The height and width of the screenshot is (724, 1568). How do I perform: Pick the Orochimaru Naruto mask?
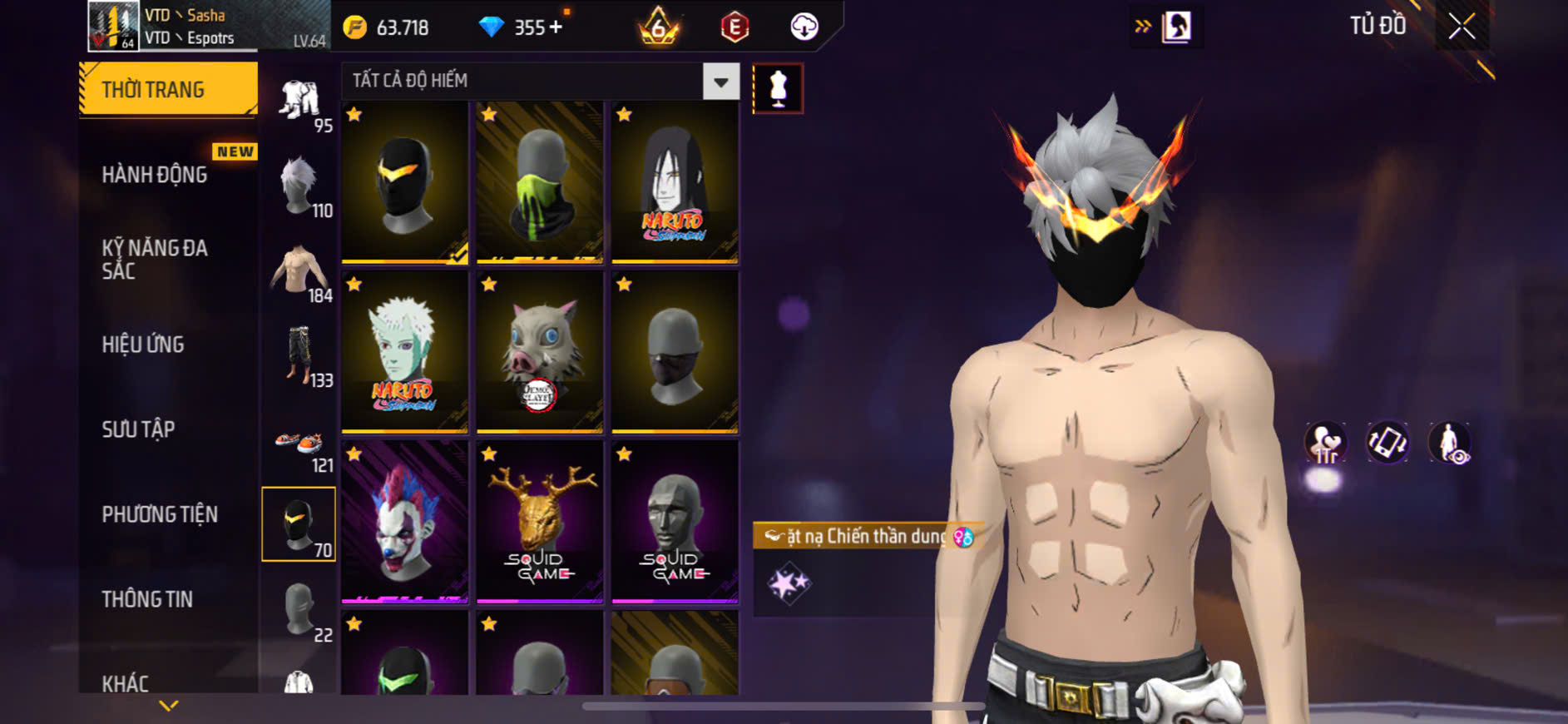(675, 183)
